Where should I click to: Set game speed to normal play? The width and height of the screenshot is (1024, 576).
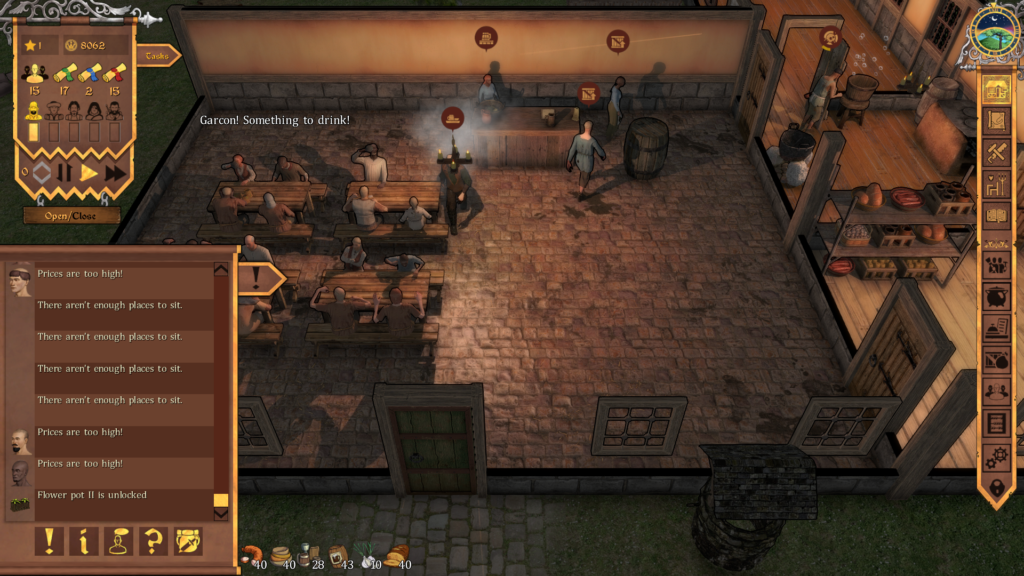(89, 172)
